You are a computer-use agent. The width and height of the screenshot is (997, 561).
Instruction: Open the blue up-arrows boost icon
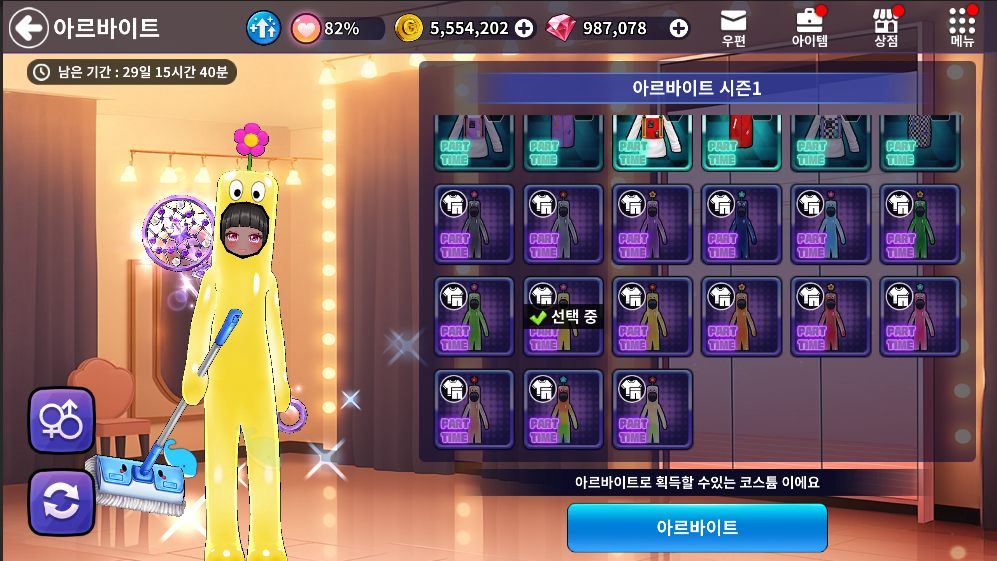point(263,28)
